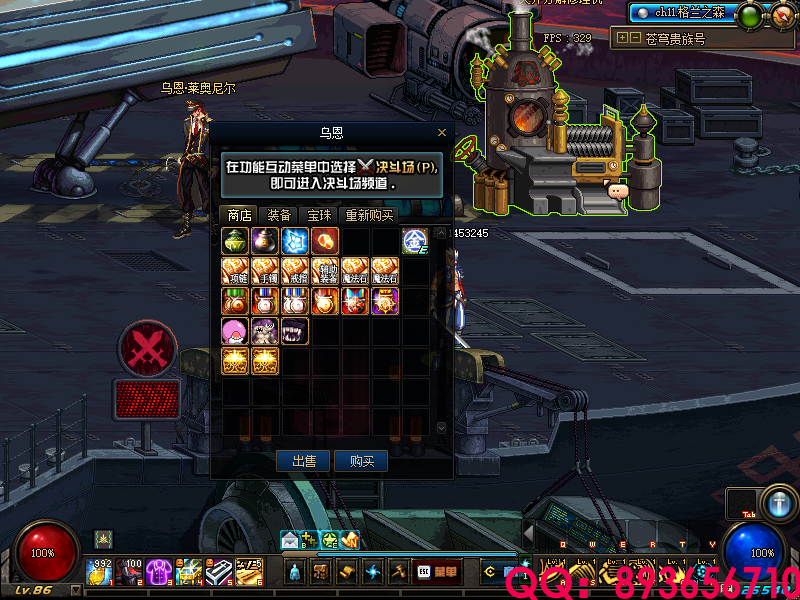Image resolution: width=800 pixels, height=600 pixels.
Task: Click the minimap minus zoom button
Action: [635, 38]
